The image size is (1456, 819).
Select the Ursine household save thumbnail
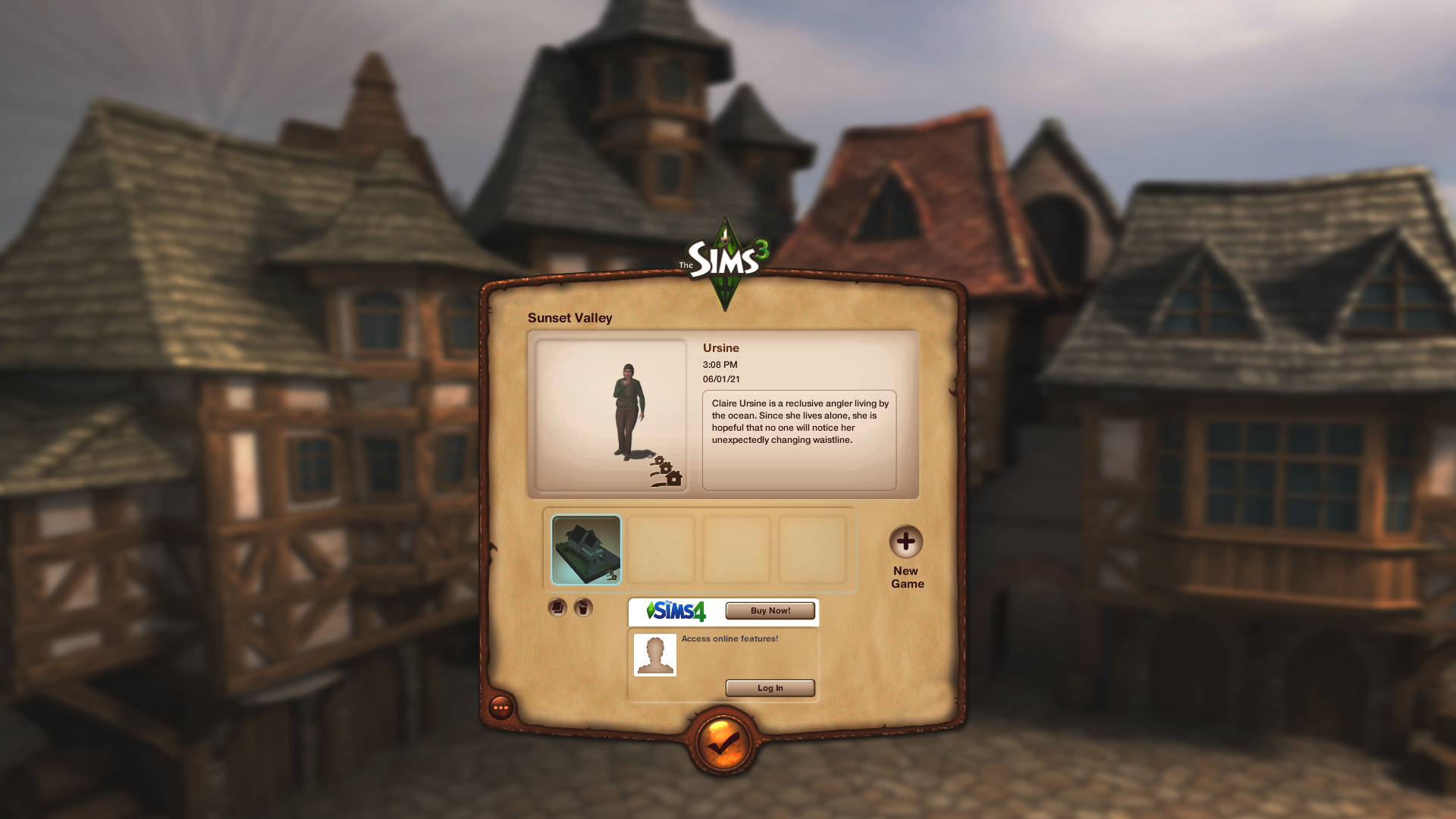pos(585,550)
